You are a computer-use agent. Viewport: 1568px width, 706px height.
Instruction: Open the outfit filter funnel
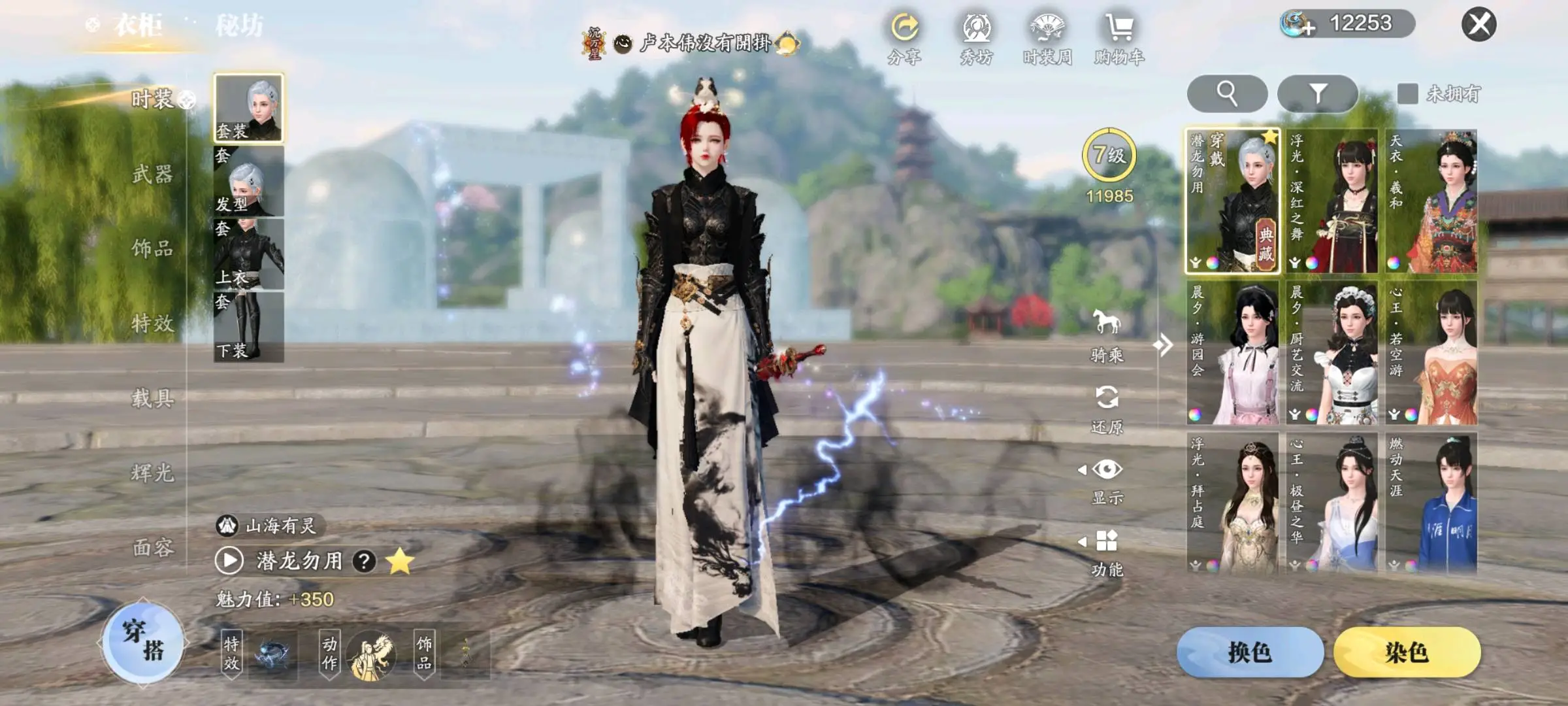click(1317, 93)
